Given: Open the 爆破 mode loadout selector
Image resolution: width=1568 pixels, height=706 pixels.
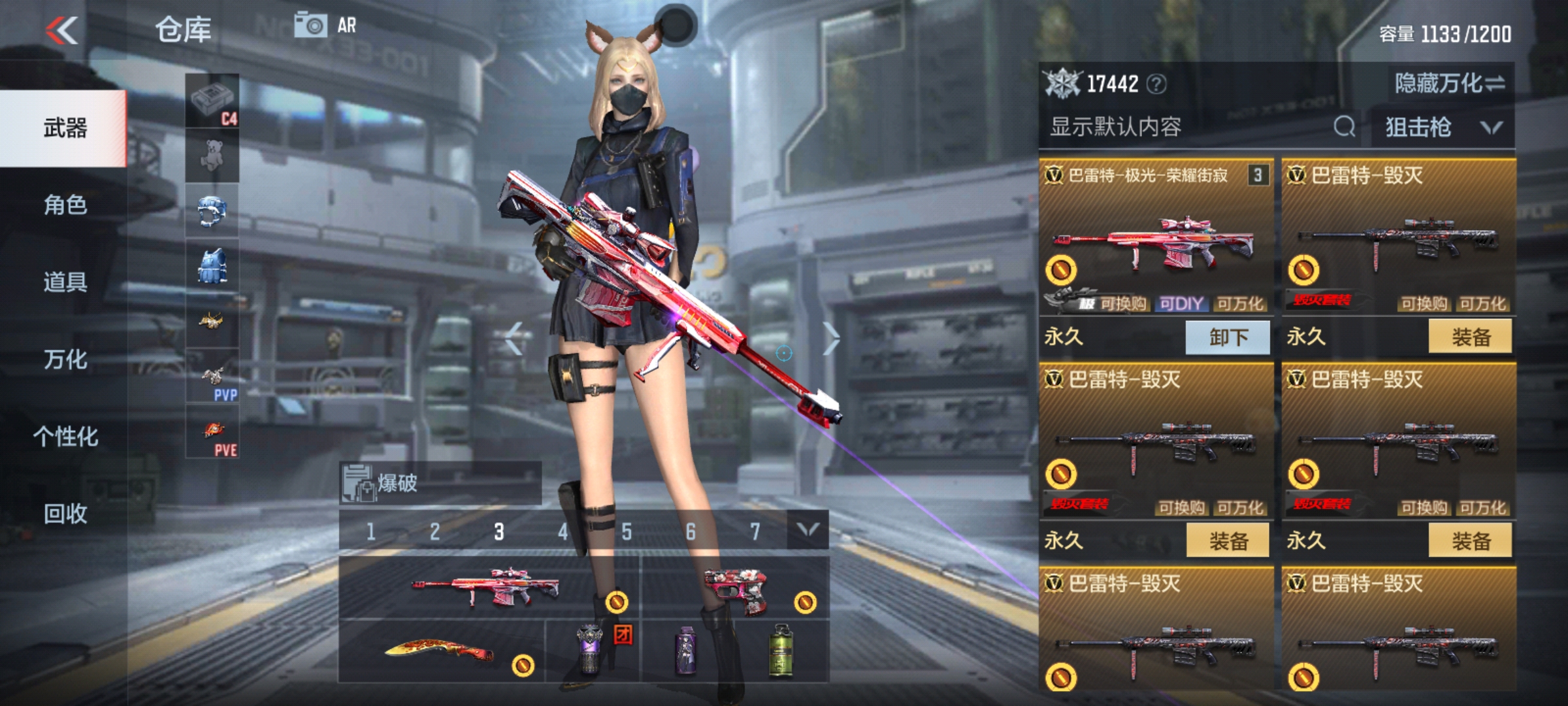Looking at the screenshot, I should [439, 484].
